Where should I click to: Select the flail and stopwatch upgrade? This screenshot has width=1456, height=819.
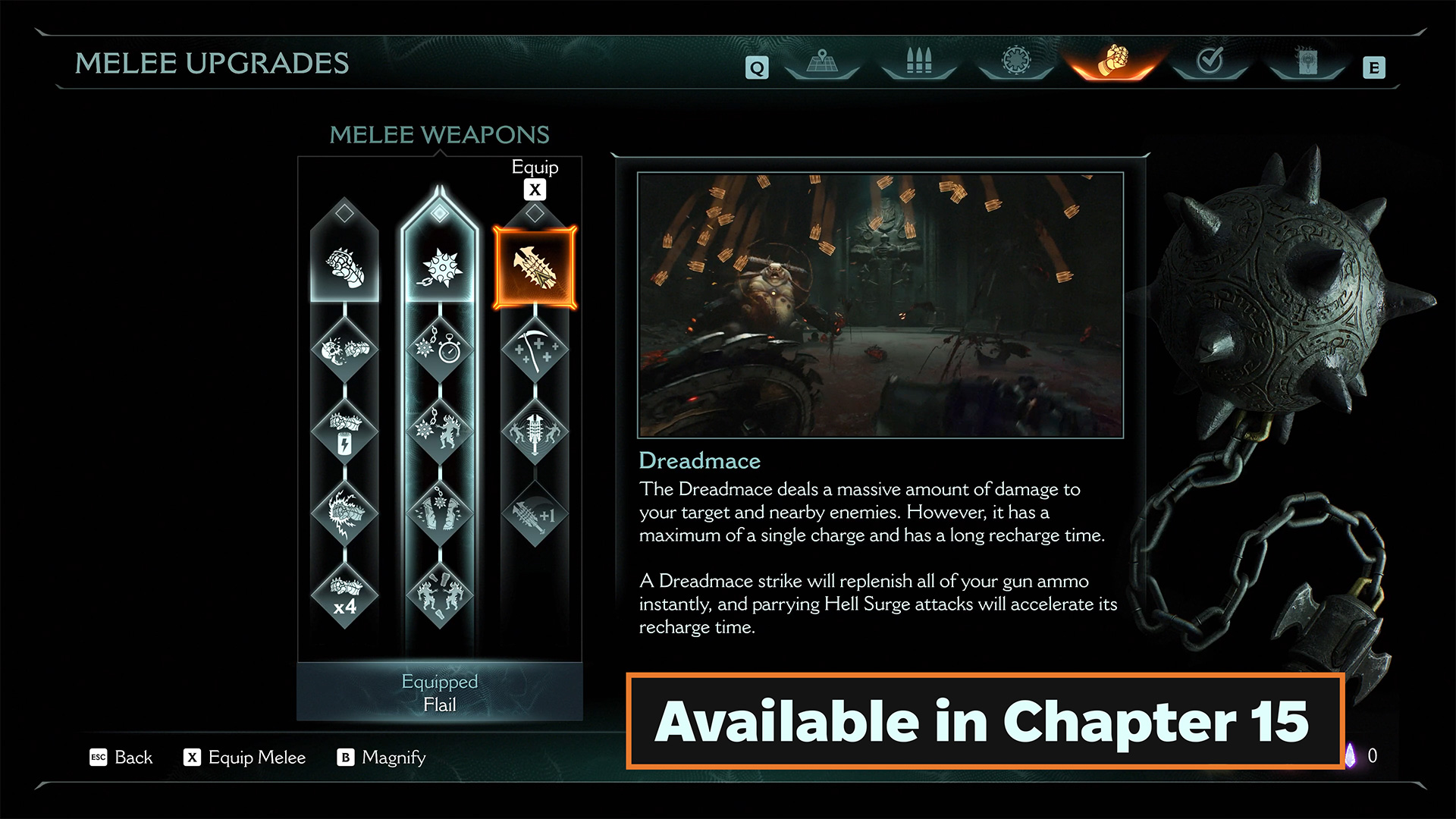[440, 349]
